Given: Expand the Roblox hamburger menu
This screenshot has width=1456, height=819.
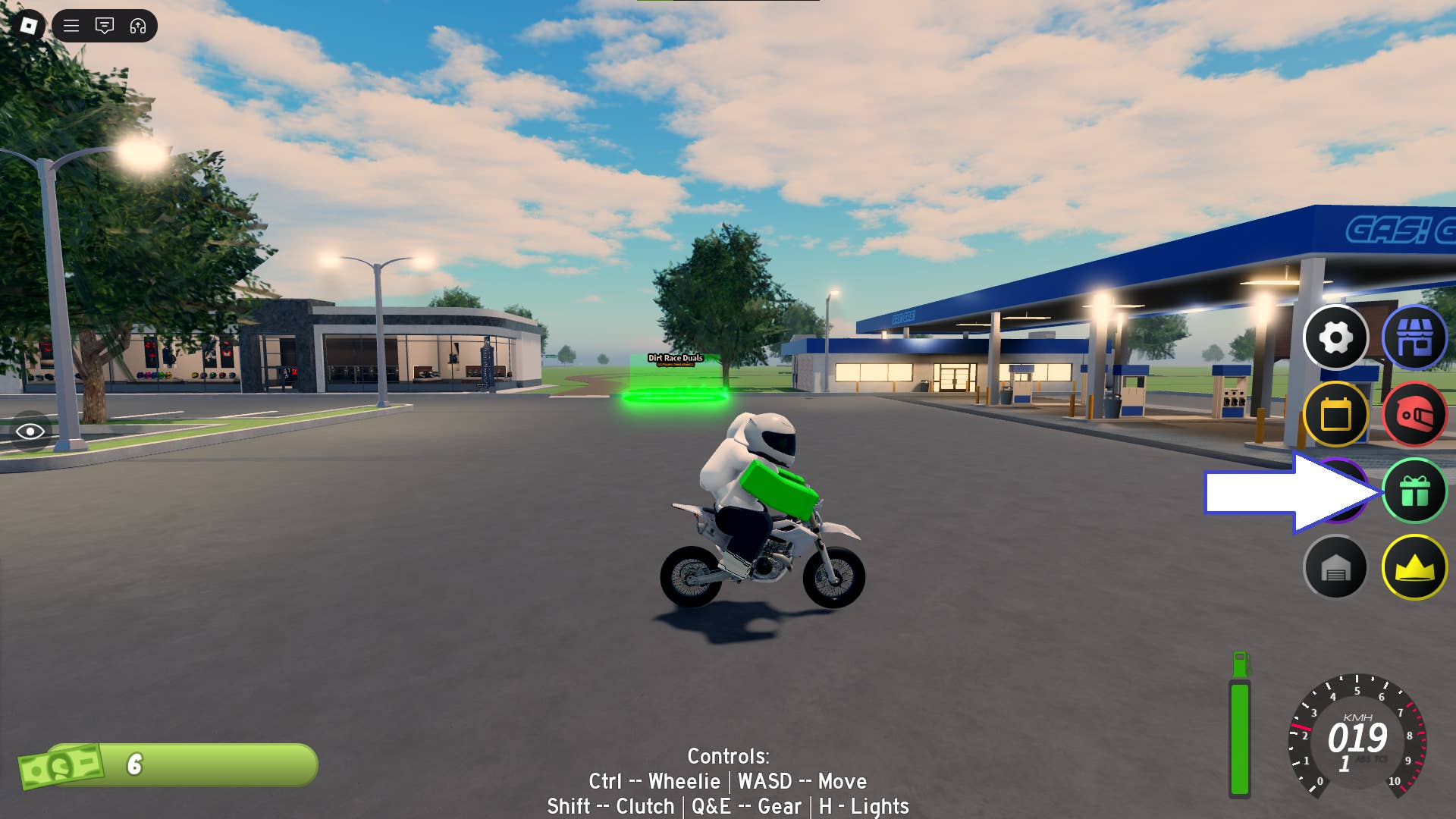Looking at the screenshot, I should [x=70, y=27].
